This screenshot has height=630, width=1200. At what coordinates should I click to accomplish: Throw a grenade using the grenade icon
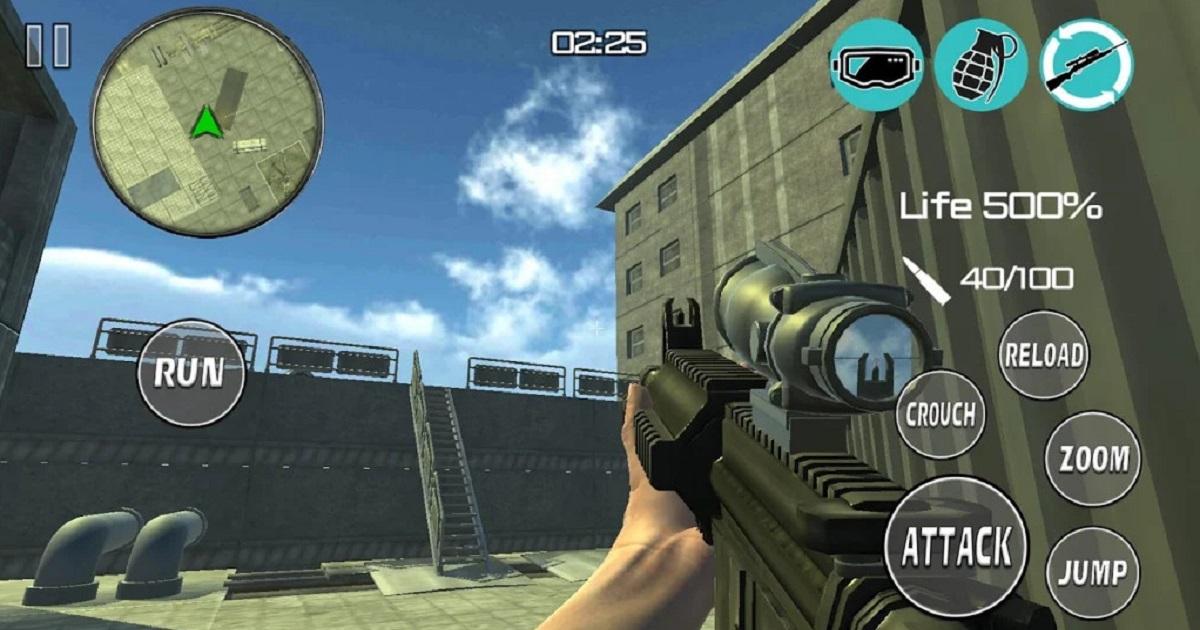pyautogui.click(x=981, y=64)
